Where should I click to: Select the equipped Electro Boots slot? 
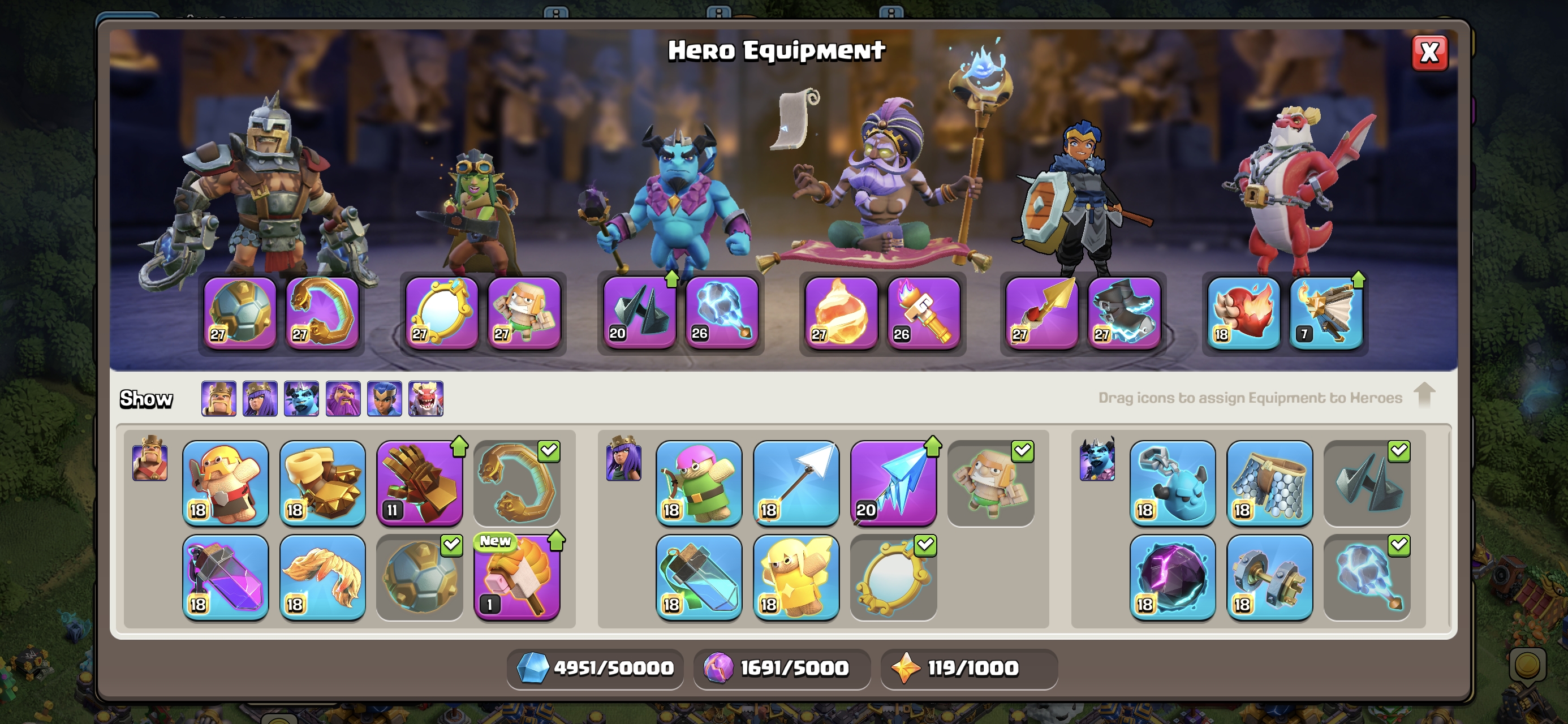1123,313
